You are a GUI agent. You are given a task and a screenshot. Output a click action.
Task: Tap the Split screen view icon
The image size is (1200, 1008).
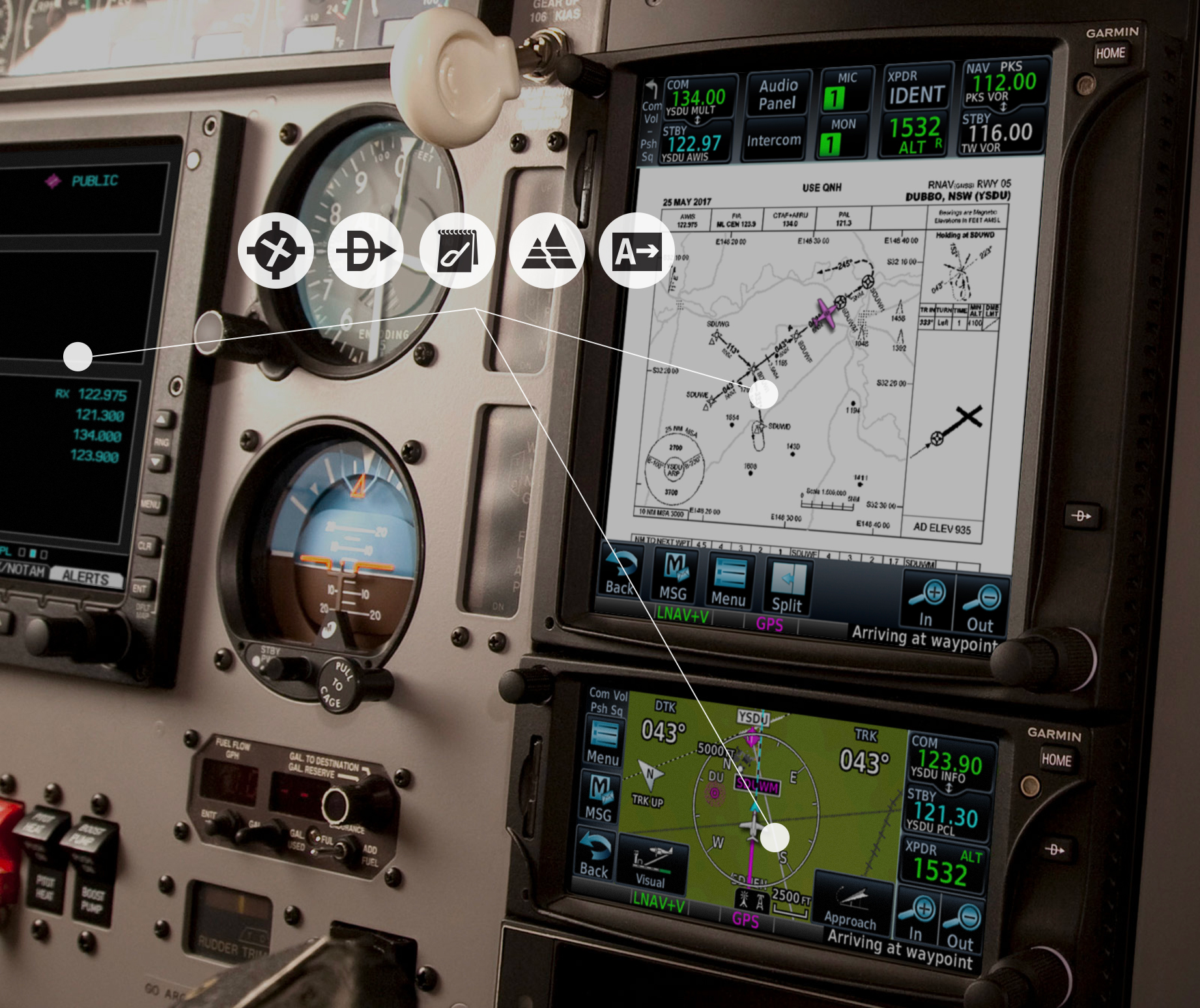[x=786, y=583]
